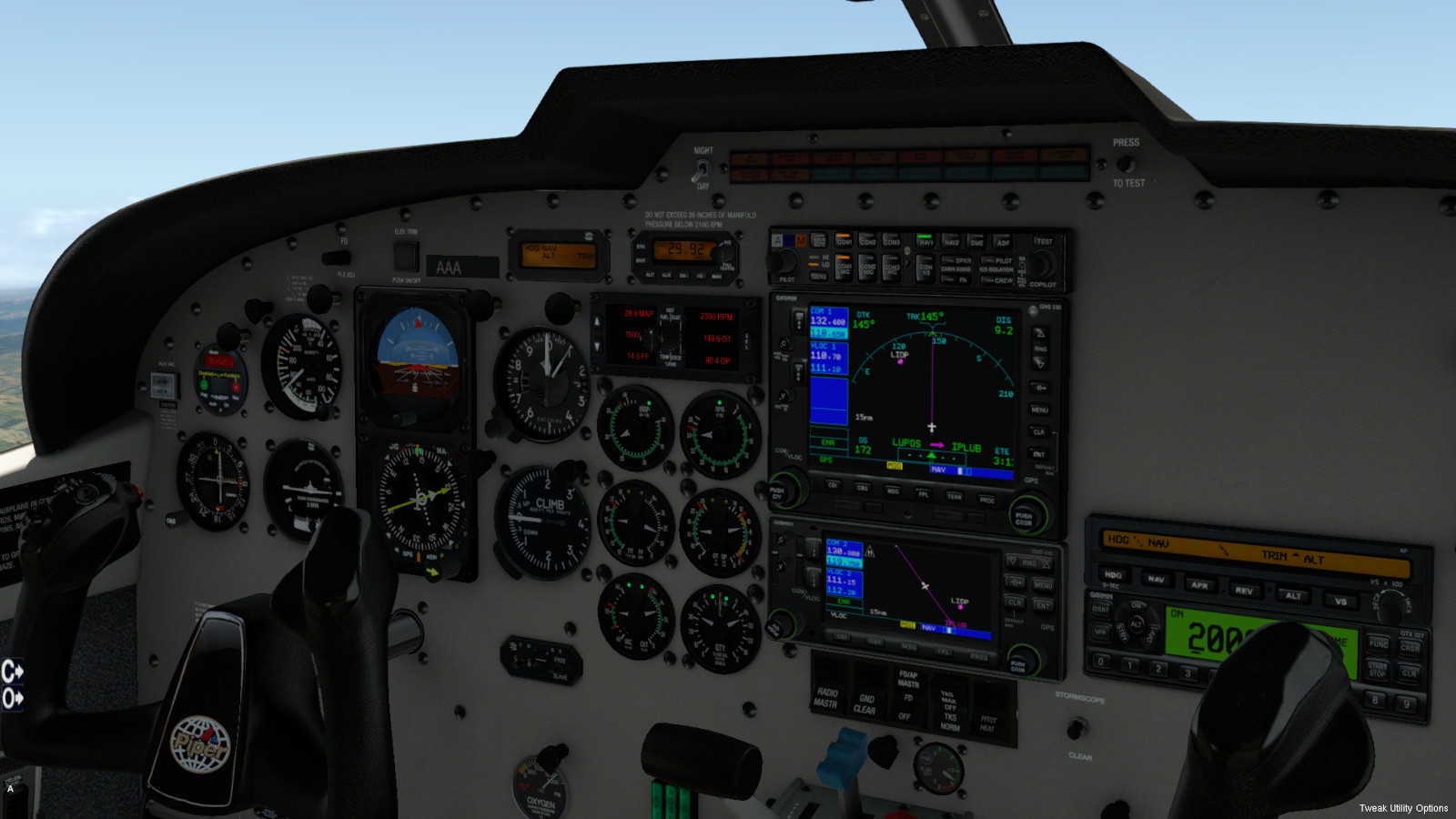1456x819 pixels.
Task: Select the autopilot APR approach button
Action: click(1199, 585)
